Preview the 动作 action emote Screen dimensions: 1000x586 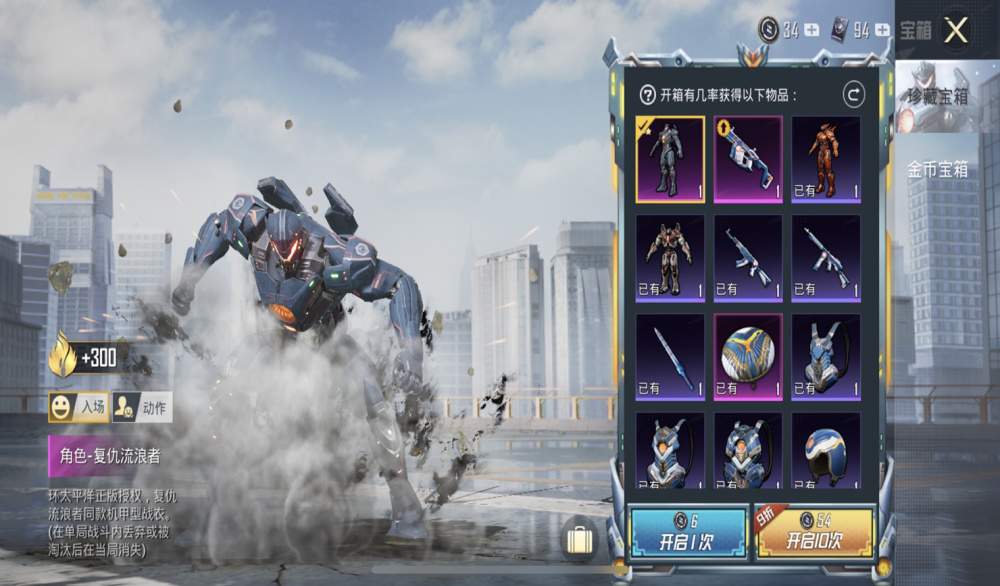tap(142, 407)
